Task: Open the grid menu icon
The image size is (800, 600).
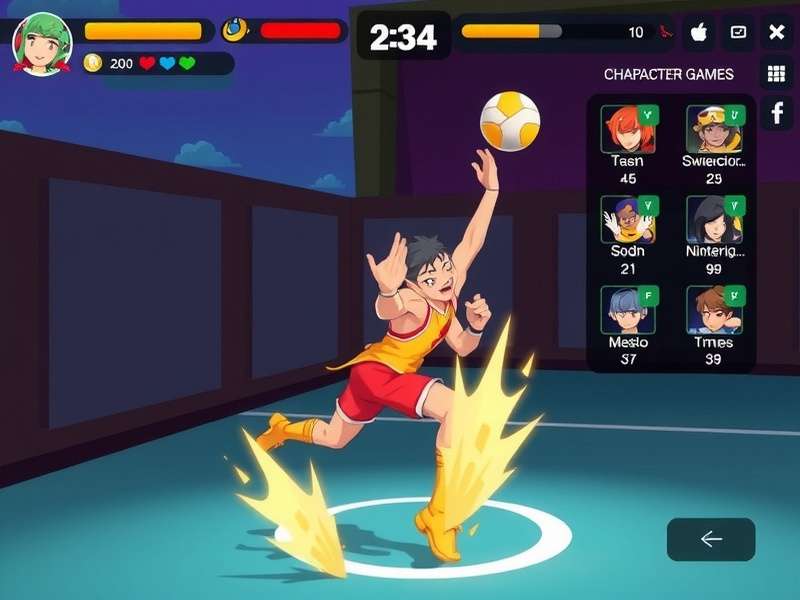Action: point(776,73)
